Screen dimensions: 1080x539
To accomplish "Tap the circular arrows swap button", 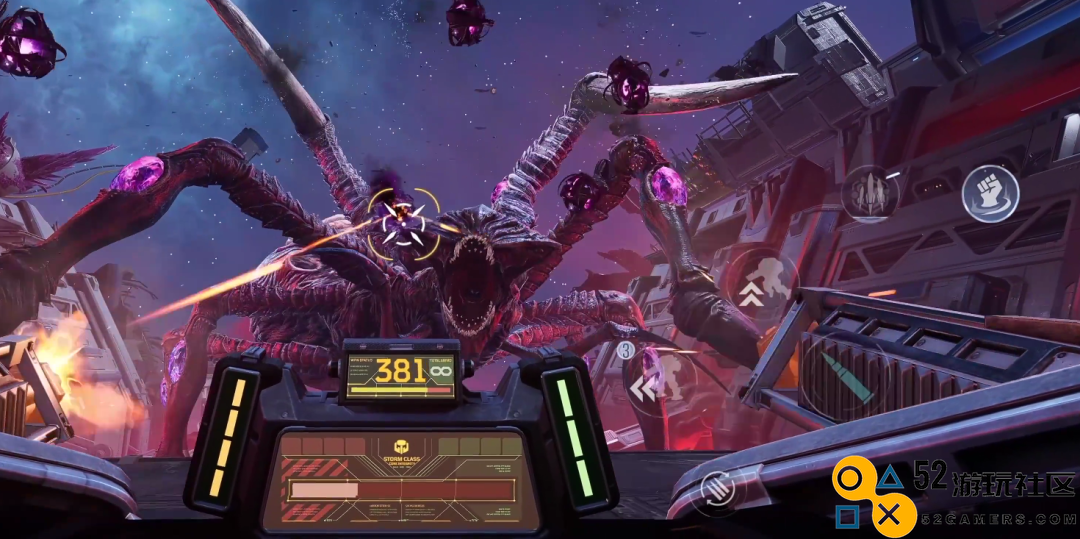I will 717,488.
